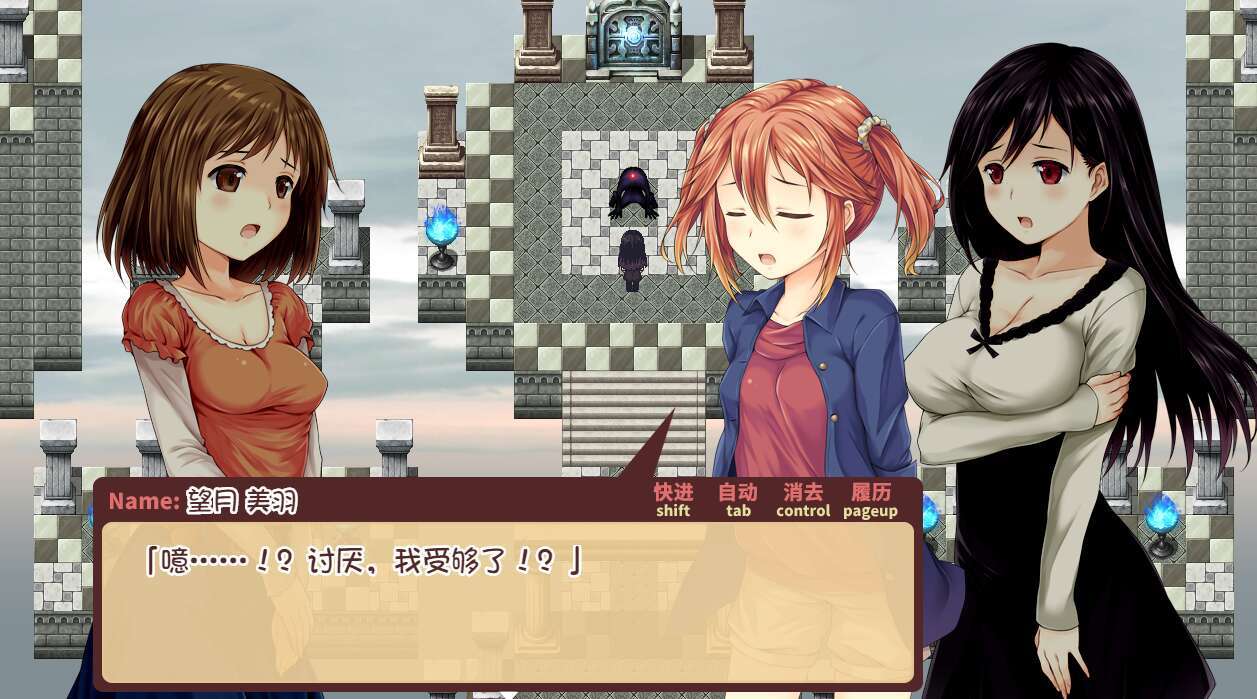1257x699 pixels.
Task: Turn on 自动 auto-advance mode
Action: click(x=738, y=499)
